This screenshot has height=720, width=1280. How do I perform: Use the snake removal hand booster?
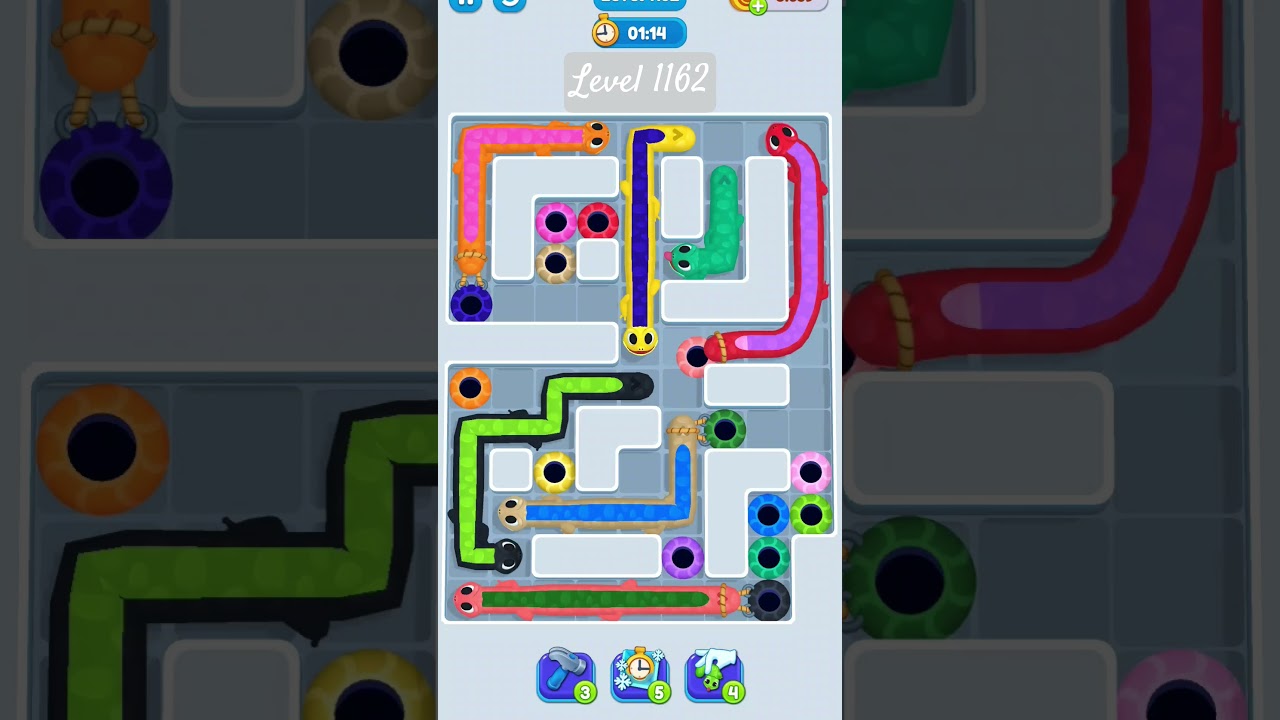pyautogui.click(x=714, y=675)
